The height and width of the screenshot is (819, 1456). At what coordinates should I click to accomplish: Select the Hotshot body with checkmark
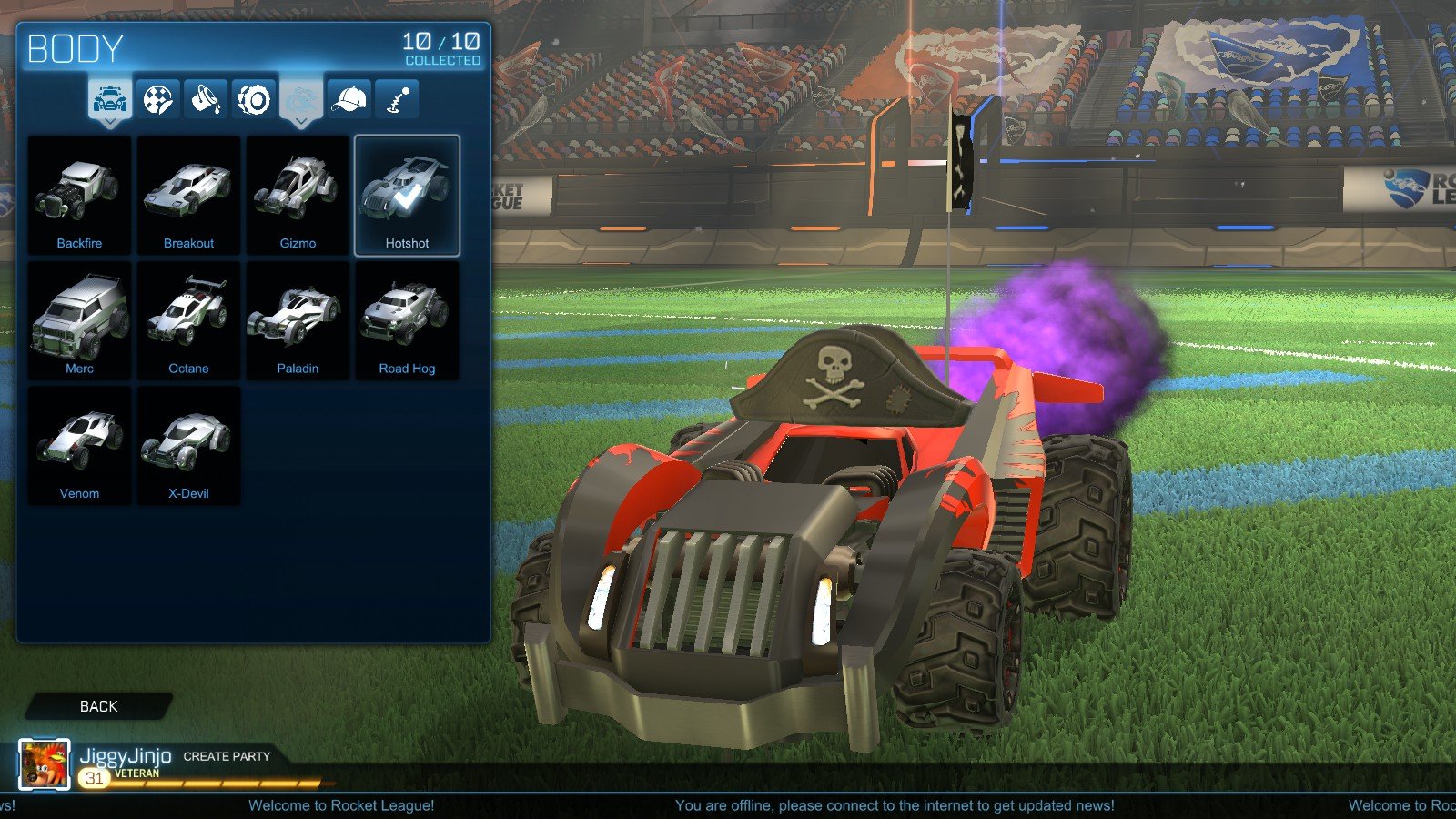tap(407, 194)
